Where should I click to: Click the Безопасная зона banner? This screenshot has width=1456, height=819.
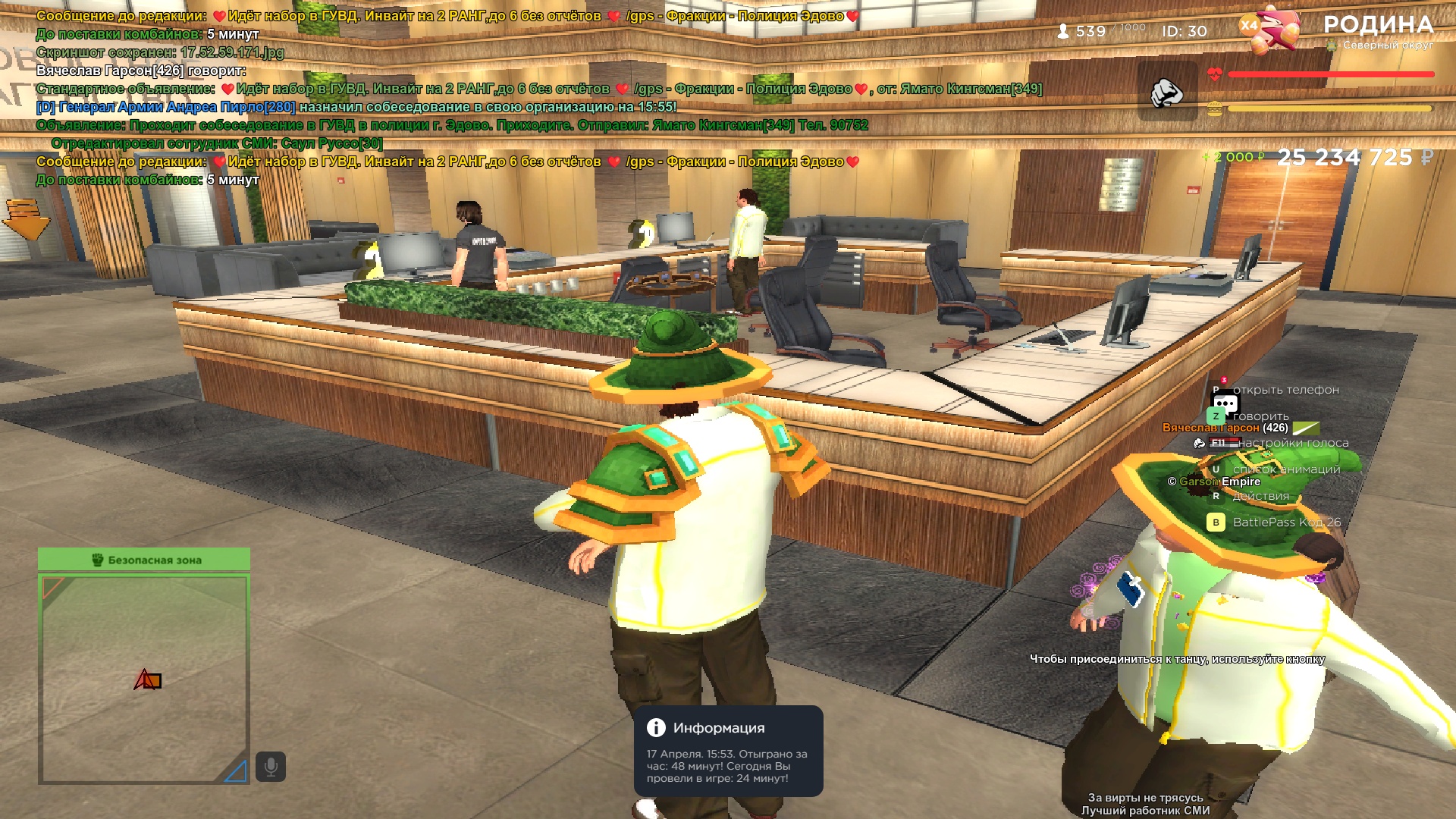144,560
